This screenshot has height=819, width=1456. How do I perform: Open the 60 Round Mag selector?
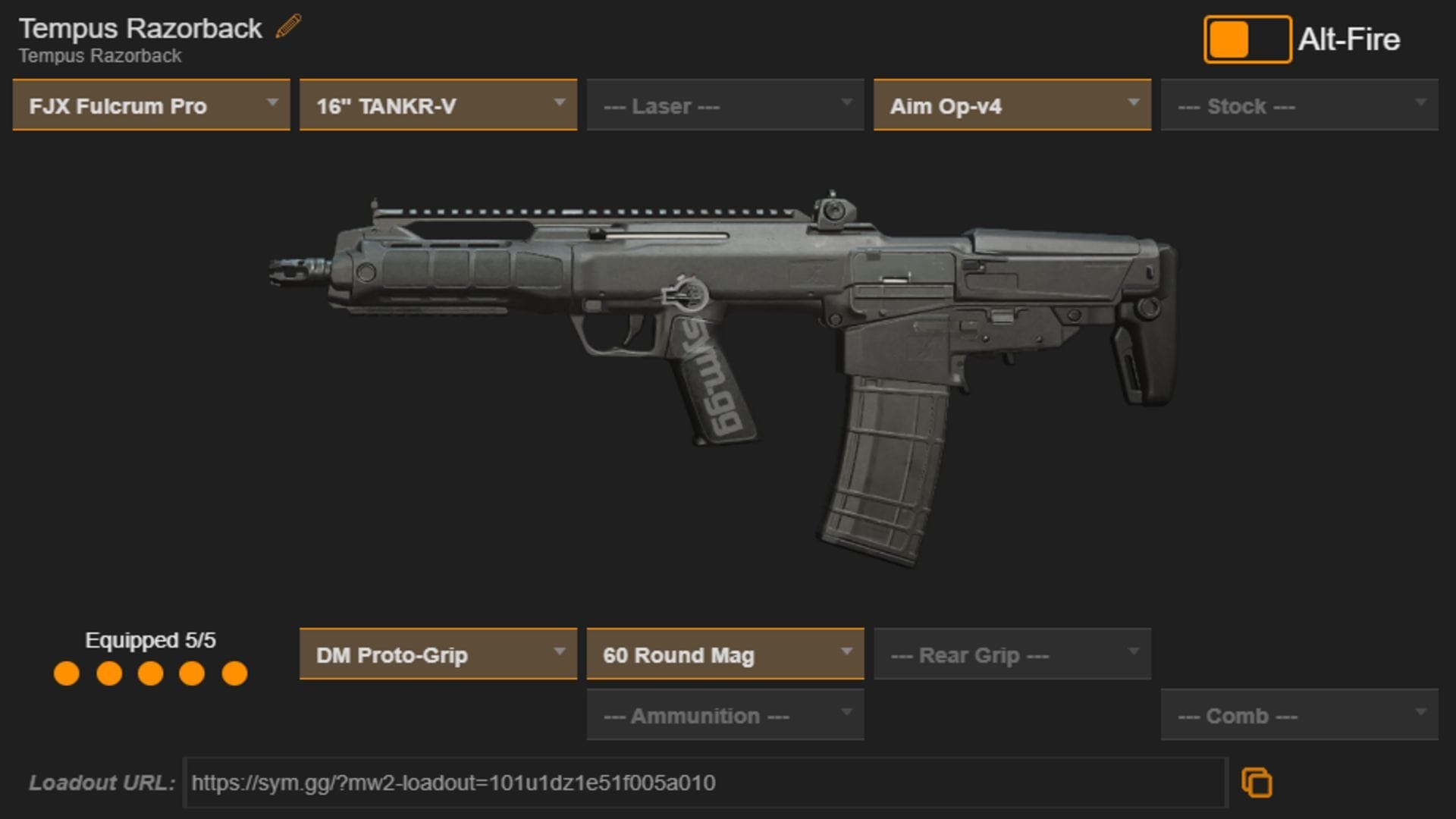tap(725, 654)
